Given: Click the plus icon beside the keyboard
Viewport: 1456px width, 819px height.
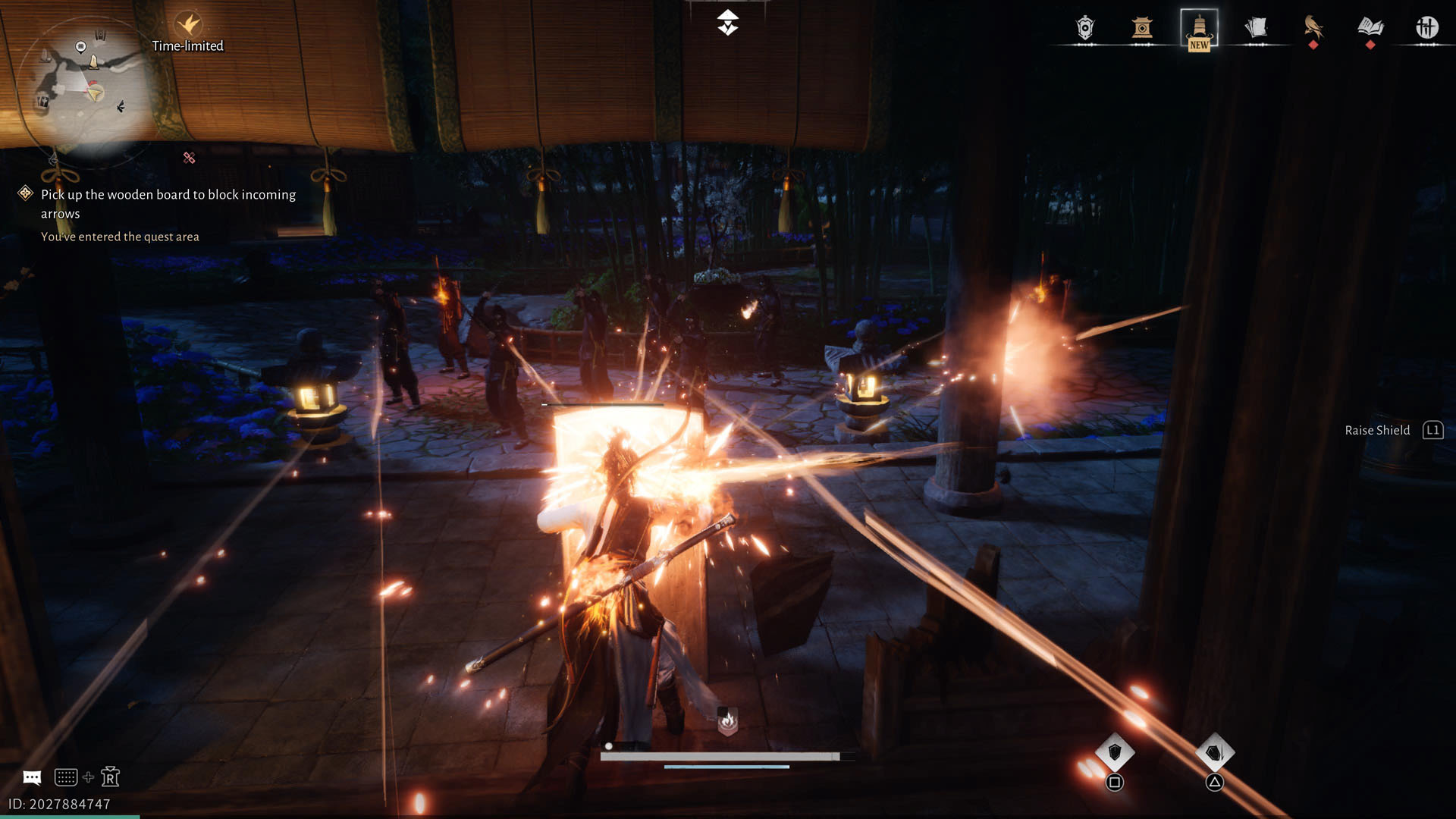Looking at the screenshot, I should click(88, 777).
